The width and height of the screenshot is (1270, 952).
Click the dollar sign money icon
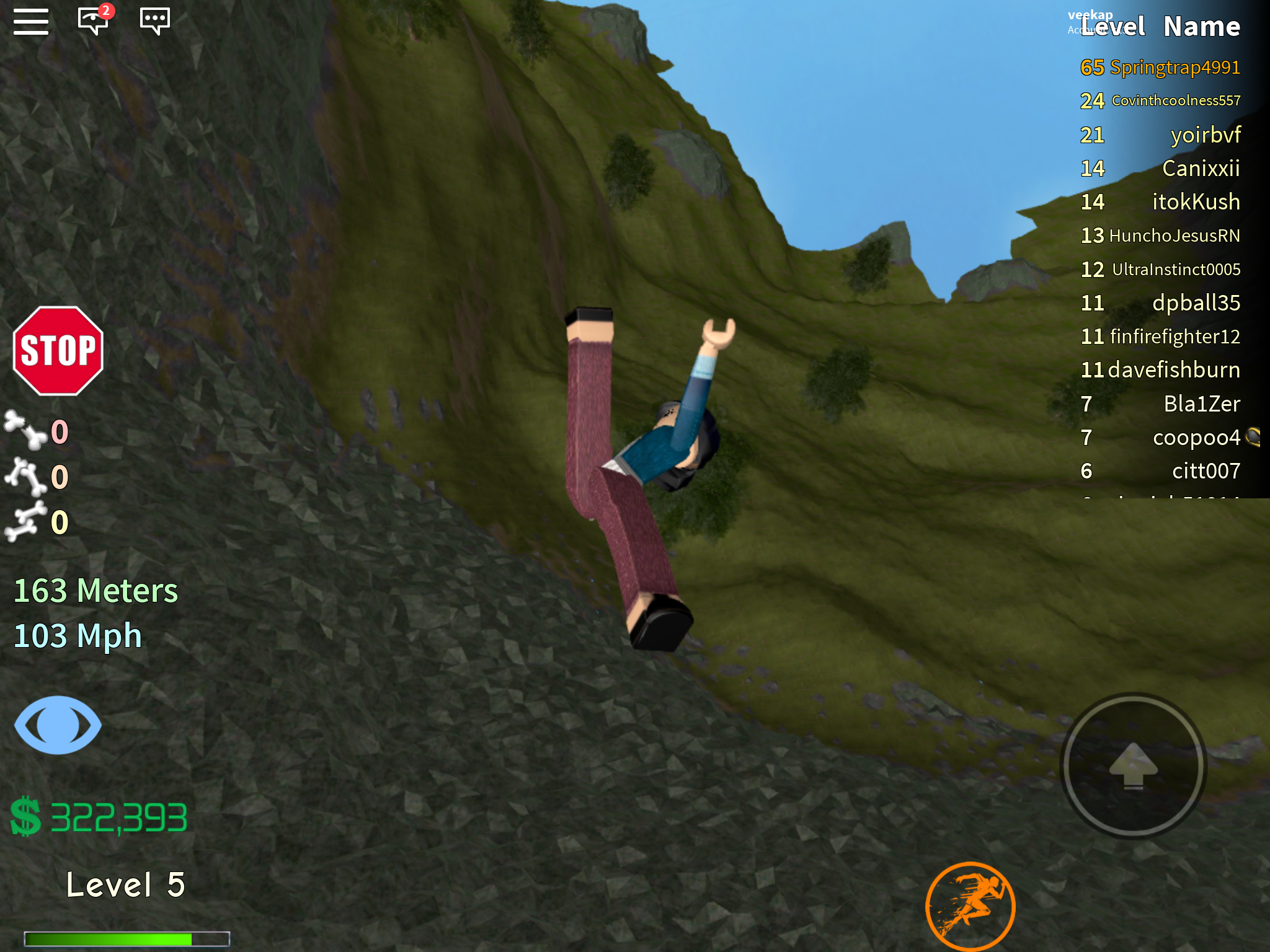pos(25,816)
